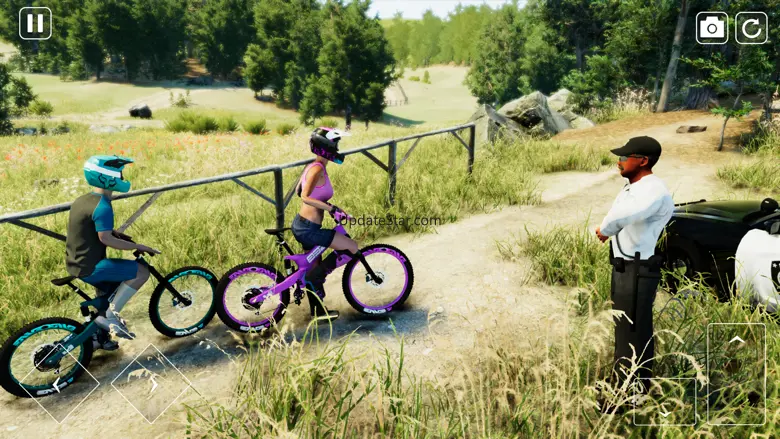The width and height of the screenshot is (780, 439).
Task: Pause the game
Action: 35,23
